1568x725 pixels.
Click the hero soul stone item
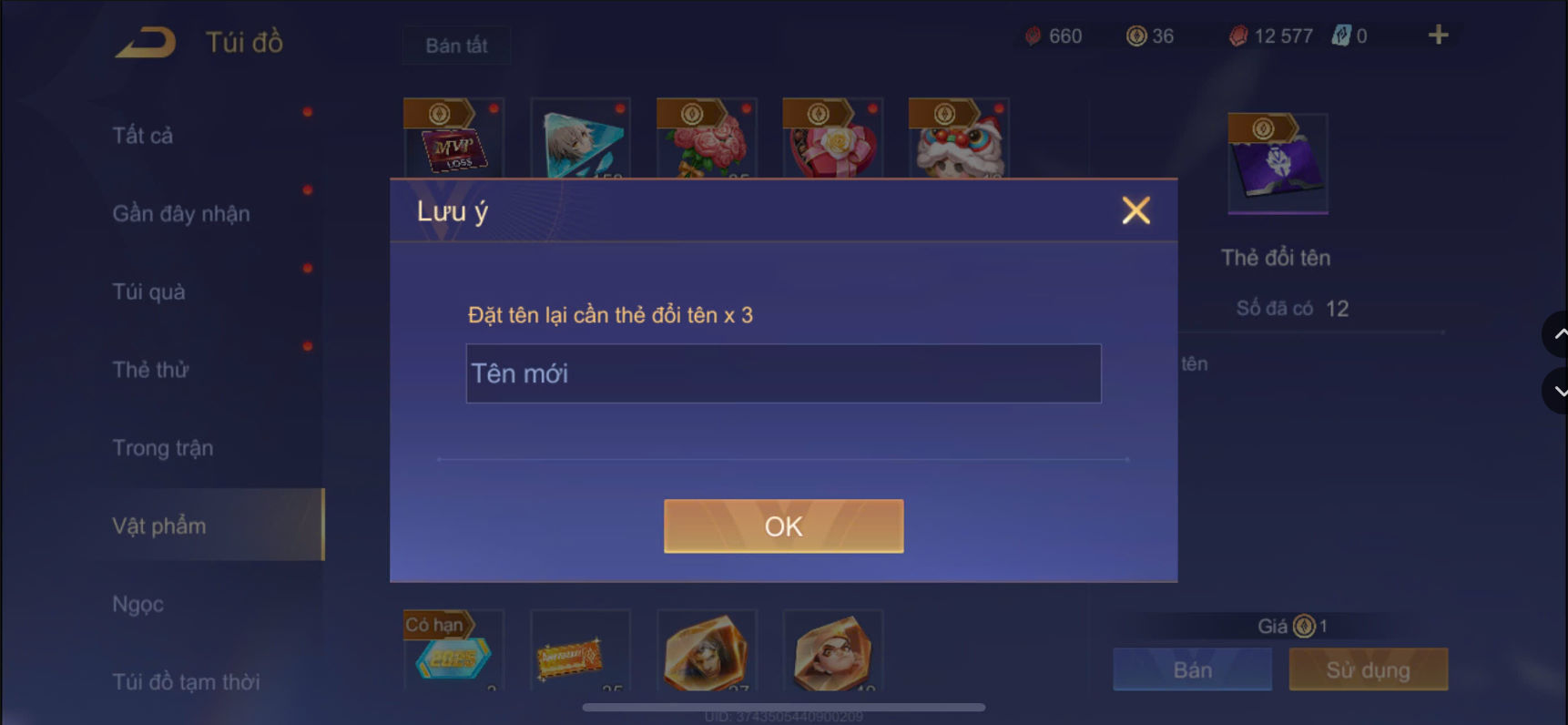click(x=706, y=651)
